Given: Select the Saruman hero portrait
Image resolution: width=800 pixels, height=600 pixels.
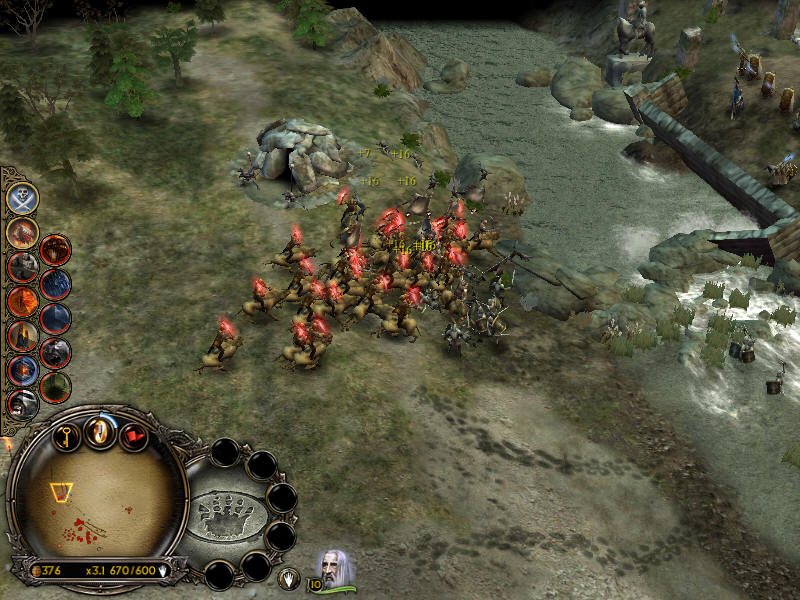Looking at the screenshot, I should tap(336, 568).
